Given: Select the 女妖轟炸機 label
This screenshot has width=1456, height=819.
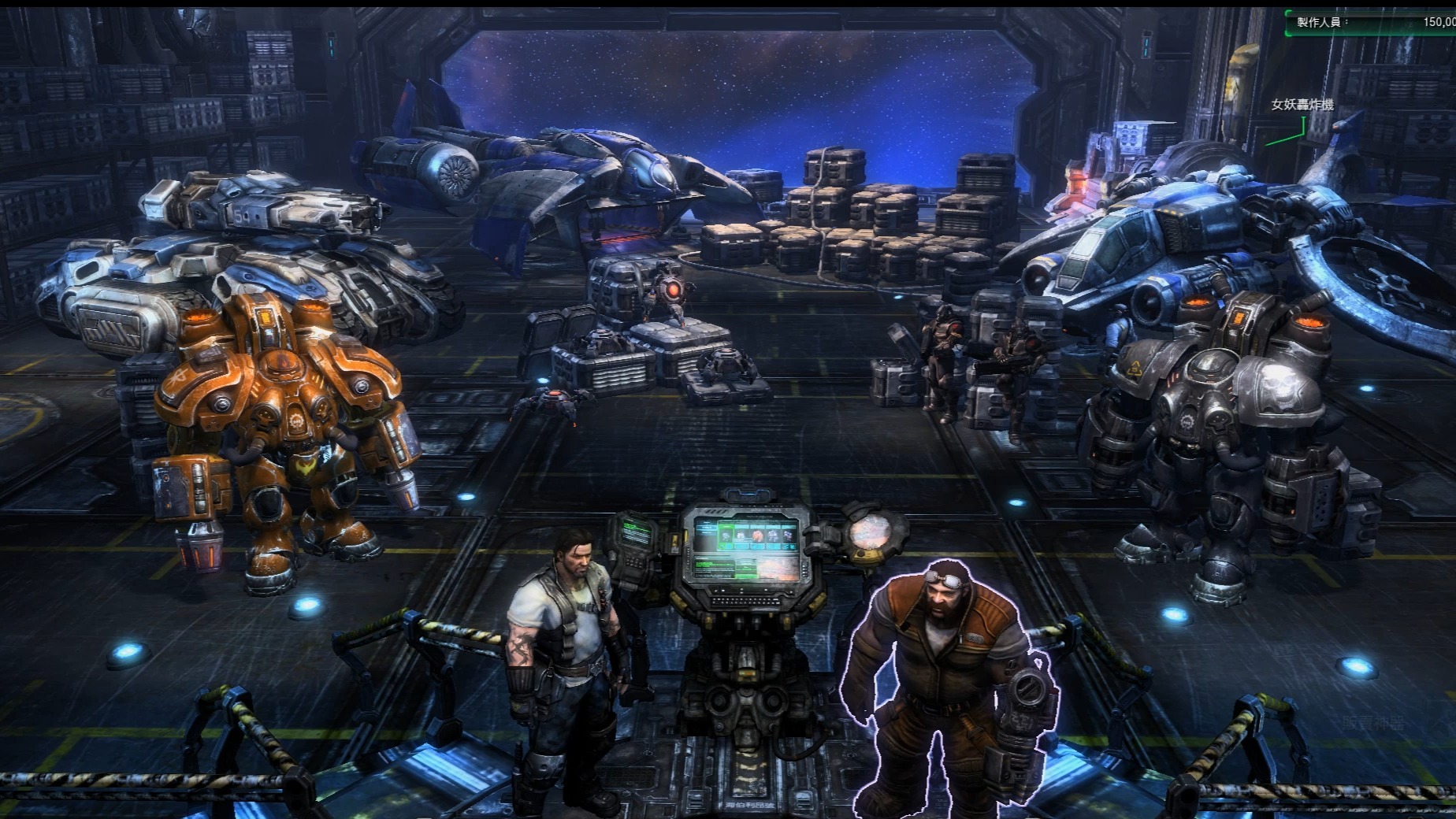Looking at the screenshot, I should point(1302,105).
